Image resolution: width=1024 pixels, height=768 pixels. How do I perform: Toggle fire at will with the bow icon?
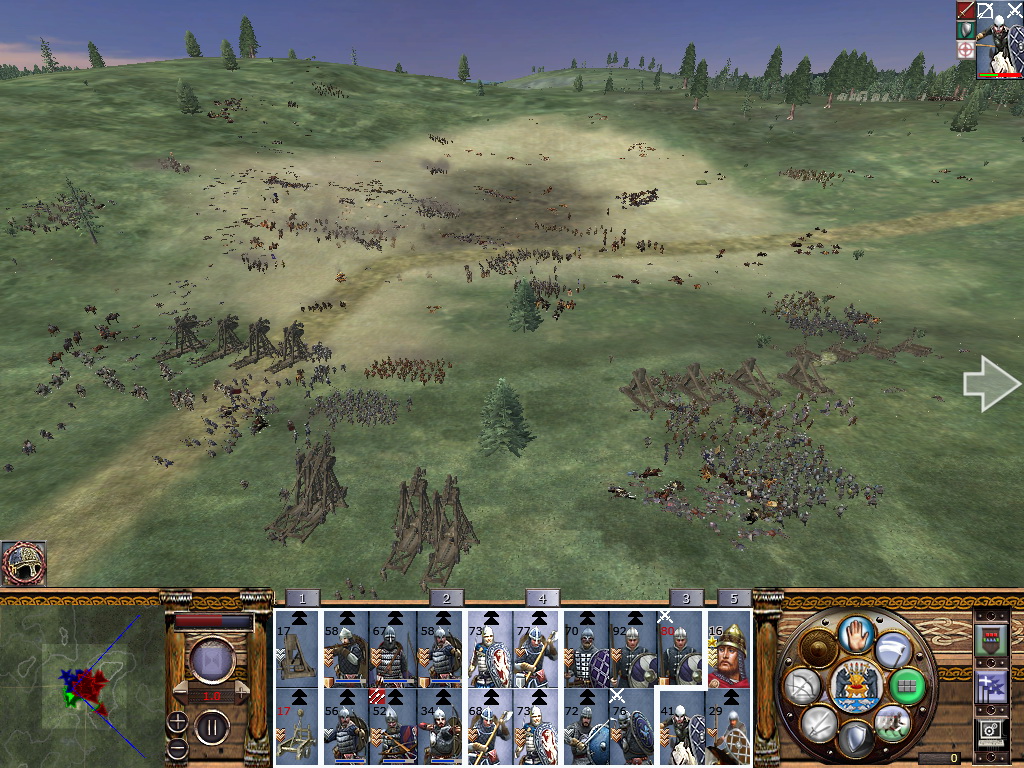click(x=802, y=685)
